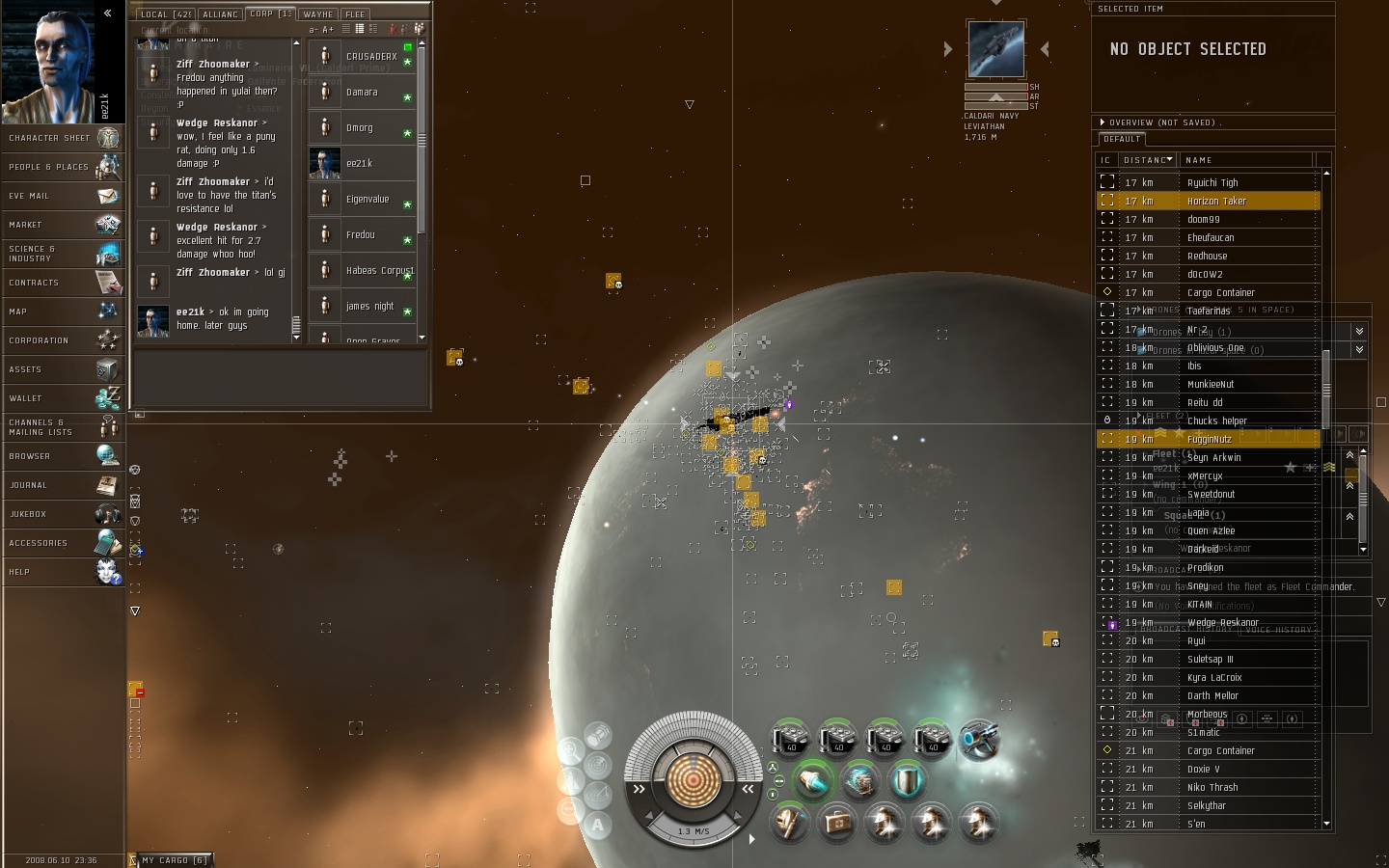Select Fredou in the chat member list
Viewport: 1389px width, 868px height.
361,235
